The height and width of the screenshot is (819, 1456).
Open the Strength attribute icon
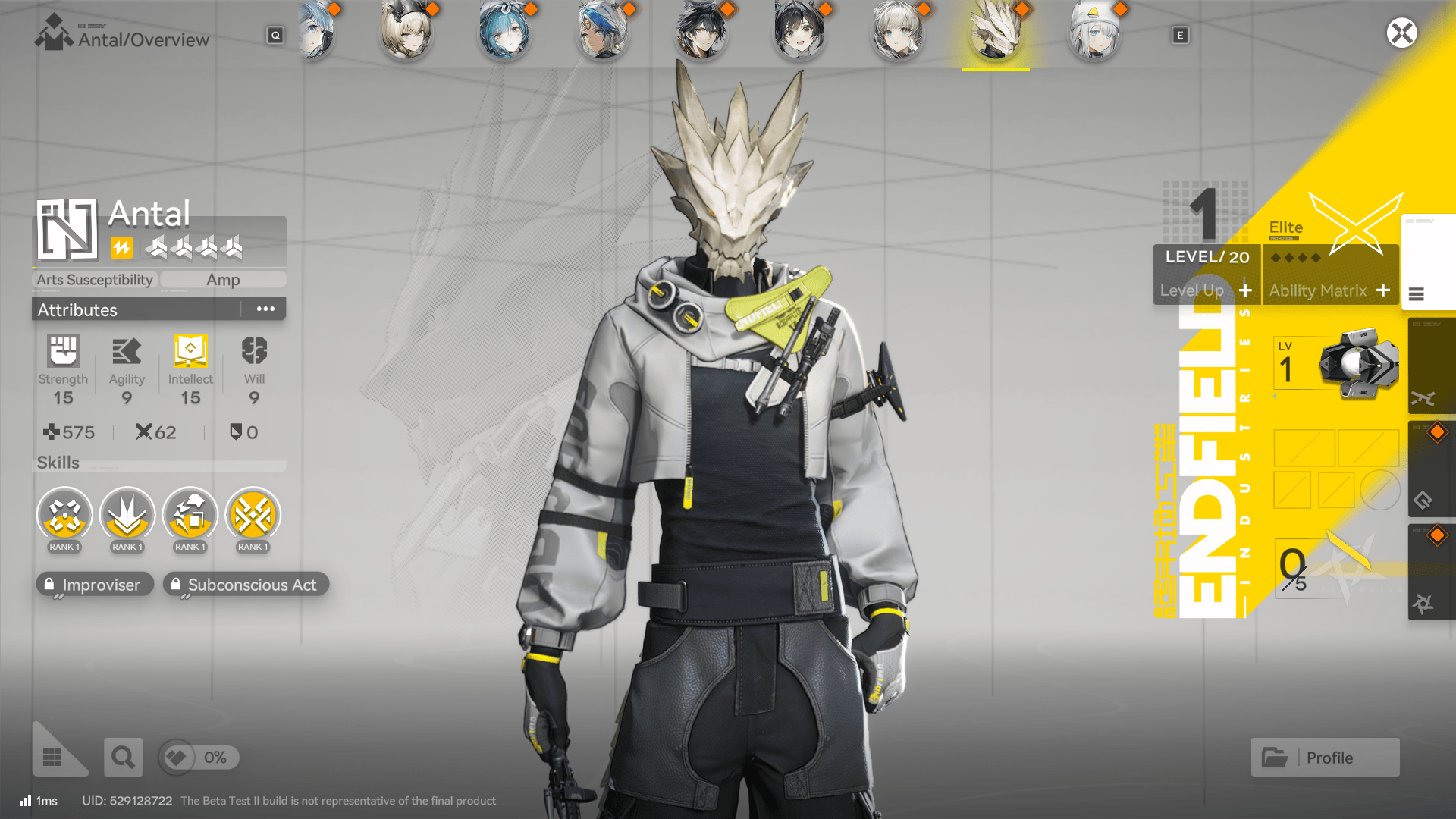tap(64, 351)
